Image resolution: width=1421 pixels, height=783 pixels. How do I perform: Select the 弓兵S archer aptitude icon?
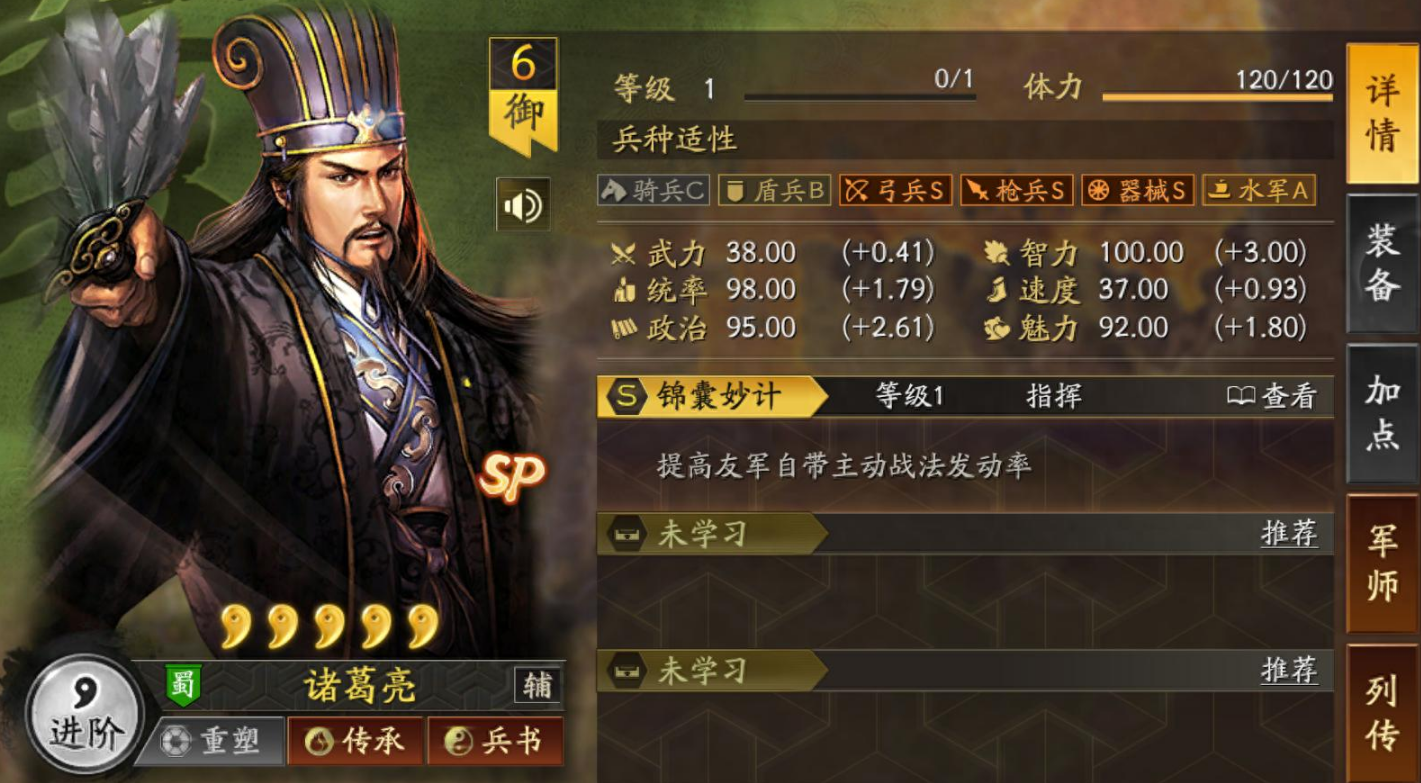point(895,190)
